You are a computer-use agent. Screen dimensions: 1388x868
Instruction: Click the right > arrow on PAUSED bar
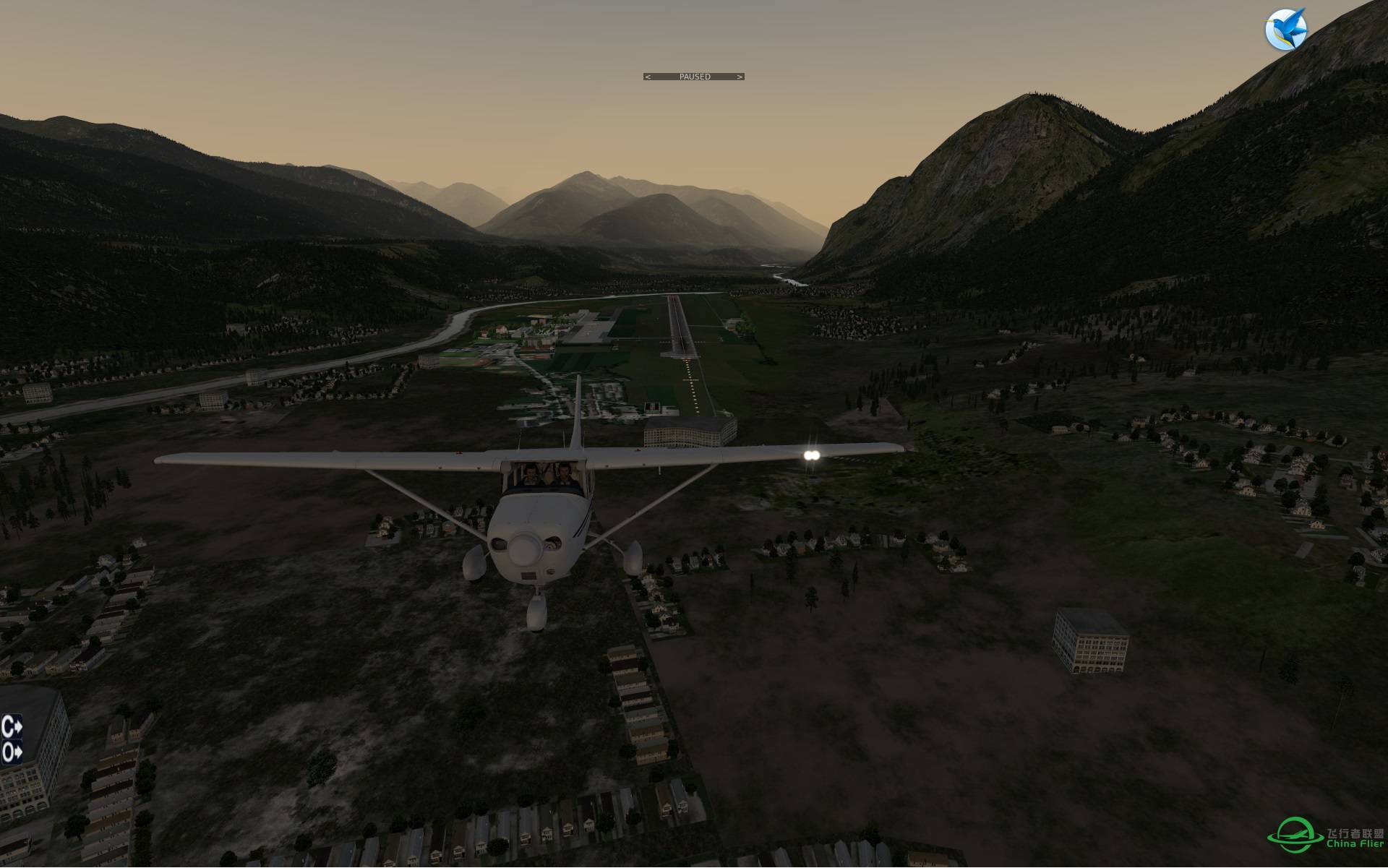click(x=740, y=76)
